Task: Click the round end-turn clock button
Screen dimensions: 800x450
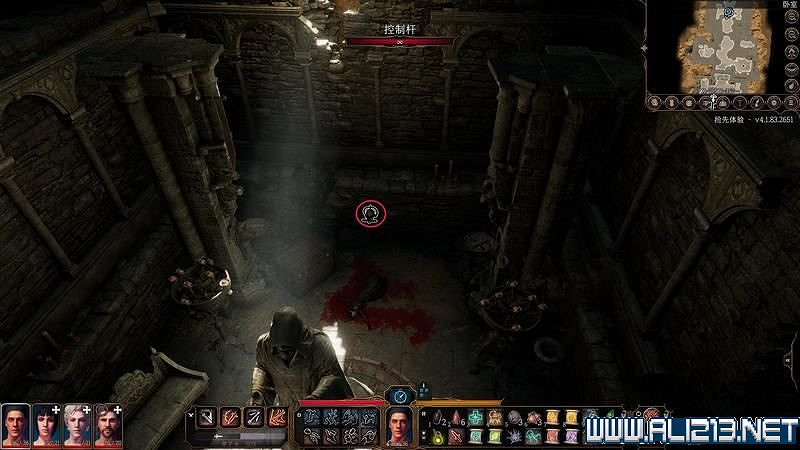Action: click(x=400, y=396)
